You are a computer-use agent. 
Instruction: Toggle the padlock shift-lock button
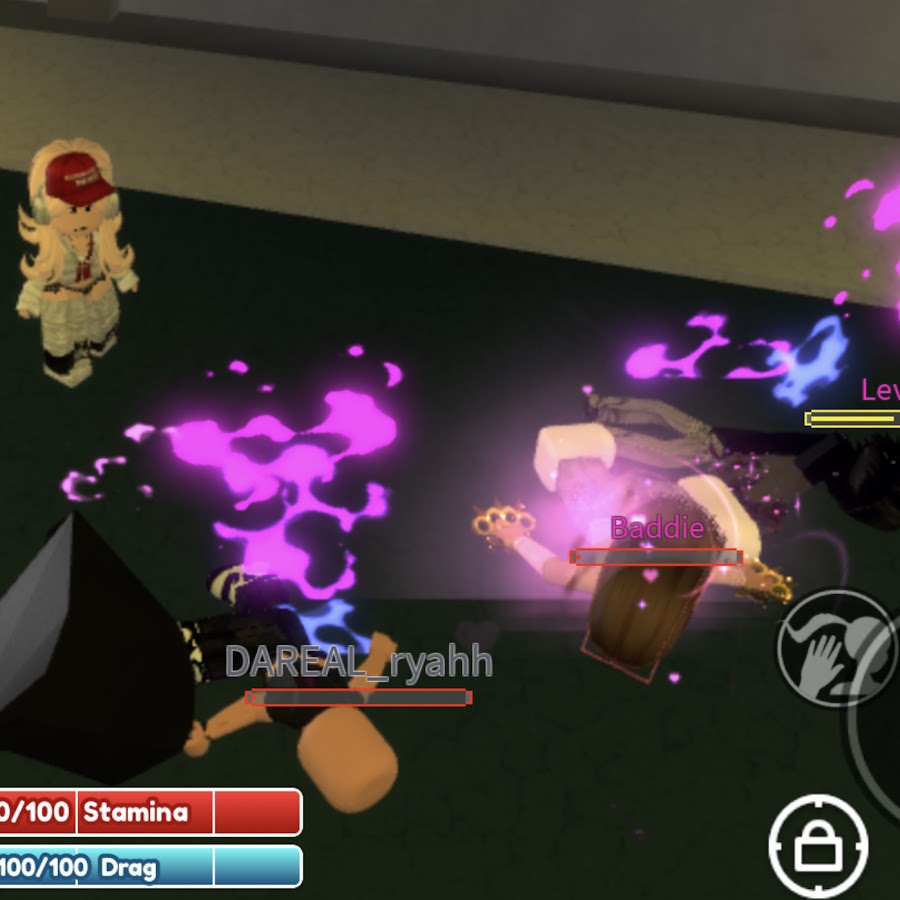pyautogui.click(x=817, y=846)
